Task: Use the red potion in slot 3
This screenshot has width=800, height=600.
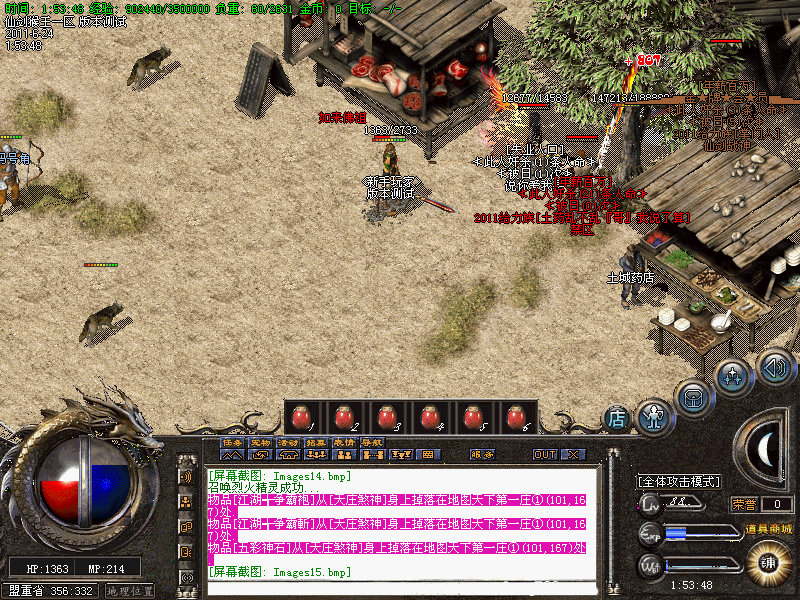Action: click(x=389, y=418)
